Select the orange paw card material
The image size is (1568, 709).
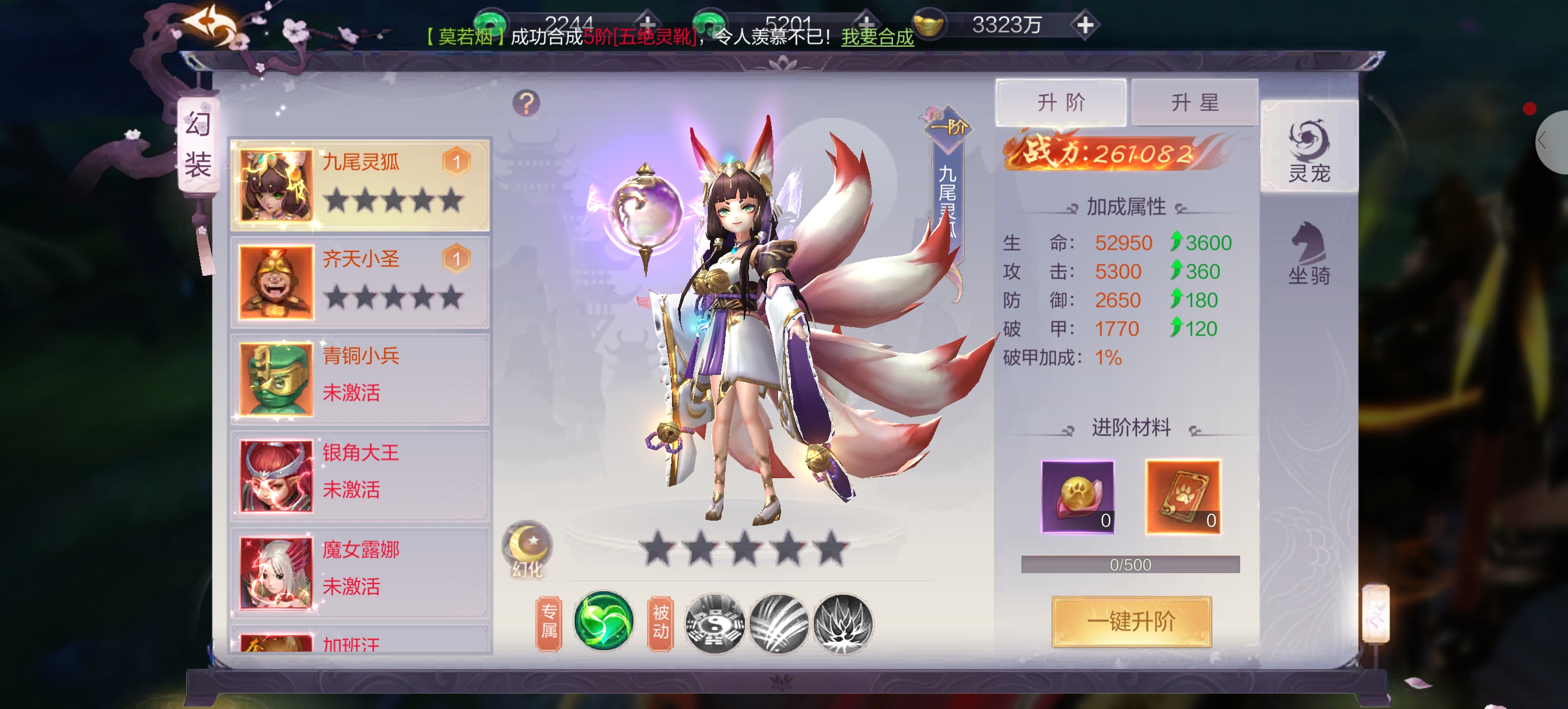[x=1182, y=497]
